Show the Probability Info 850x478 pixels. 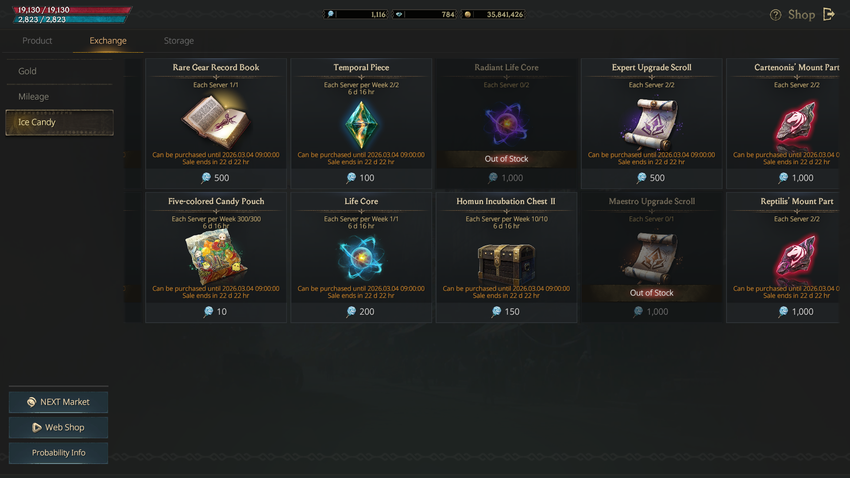click(58, 452)
